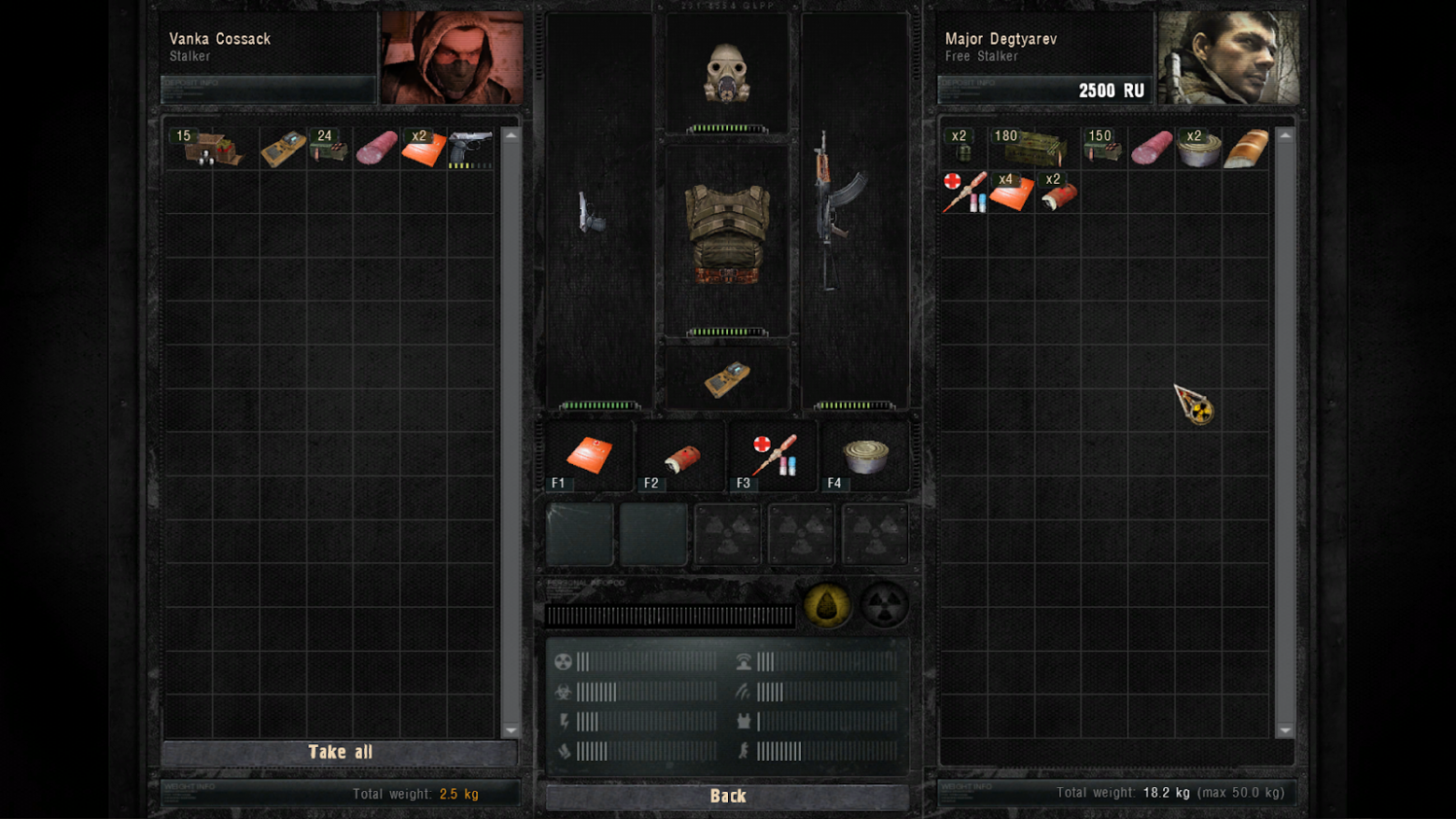This screenshot has width=1456, height=819.
Task: Click the F3 quick-slot stimpack
Action: [x=774, y=457]
